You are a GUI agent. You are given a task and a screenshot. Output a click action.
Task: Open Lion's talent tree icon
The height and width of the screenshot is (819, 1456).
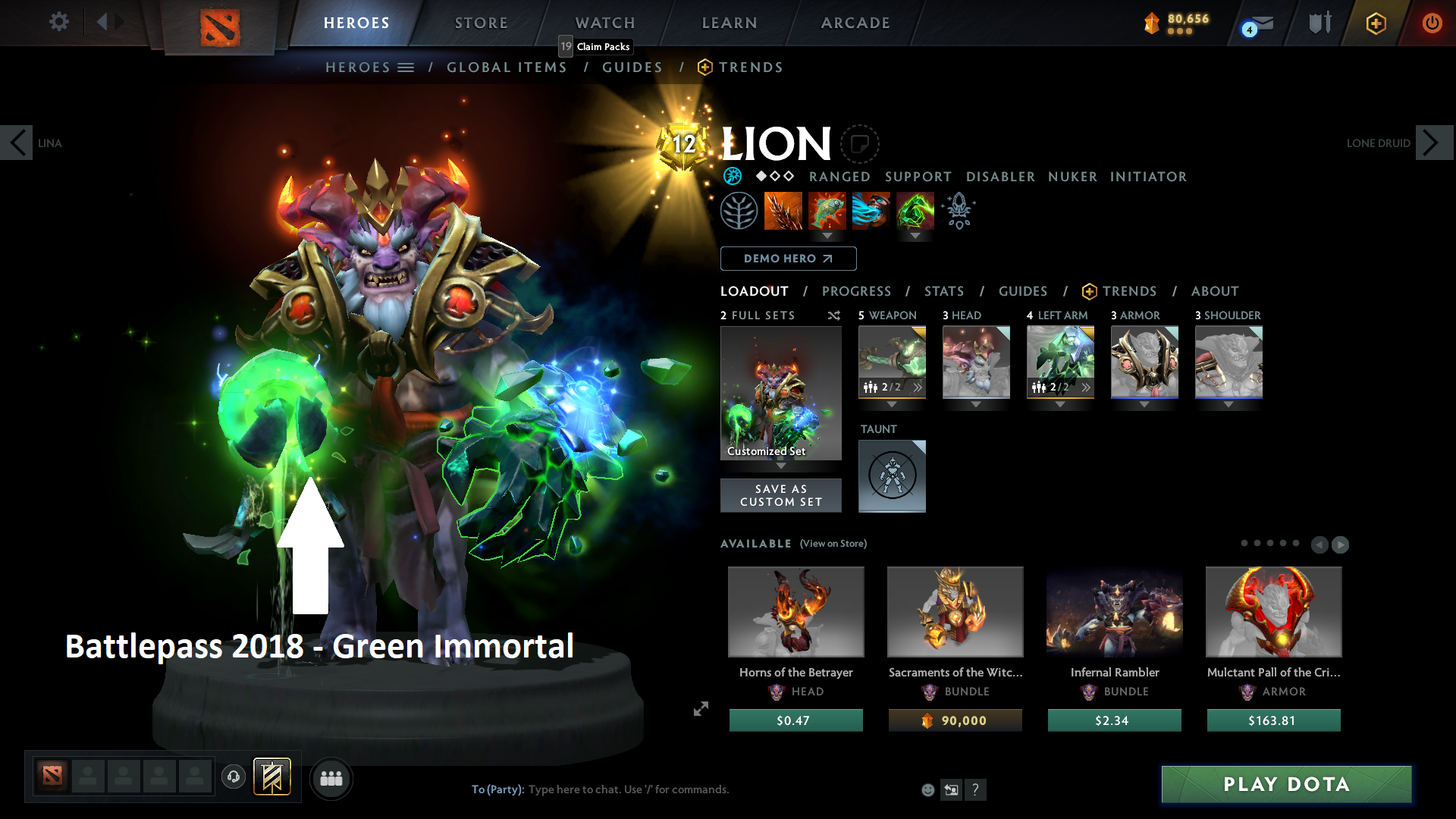[739, 210]
